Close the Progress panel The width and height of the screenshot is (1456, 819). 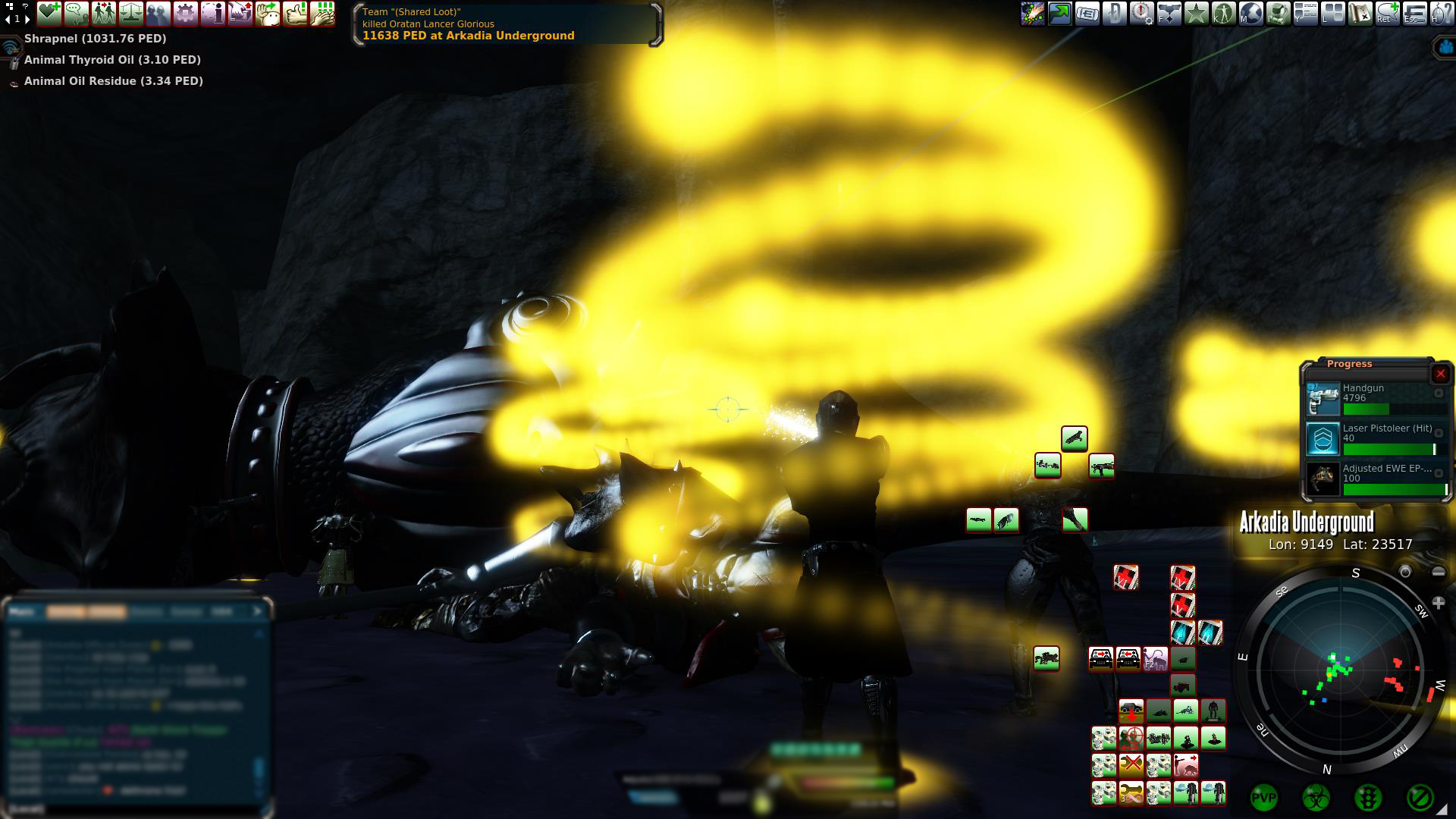pos(1440,374)
